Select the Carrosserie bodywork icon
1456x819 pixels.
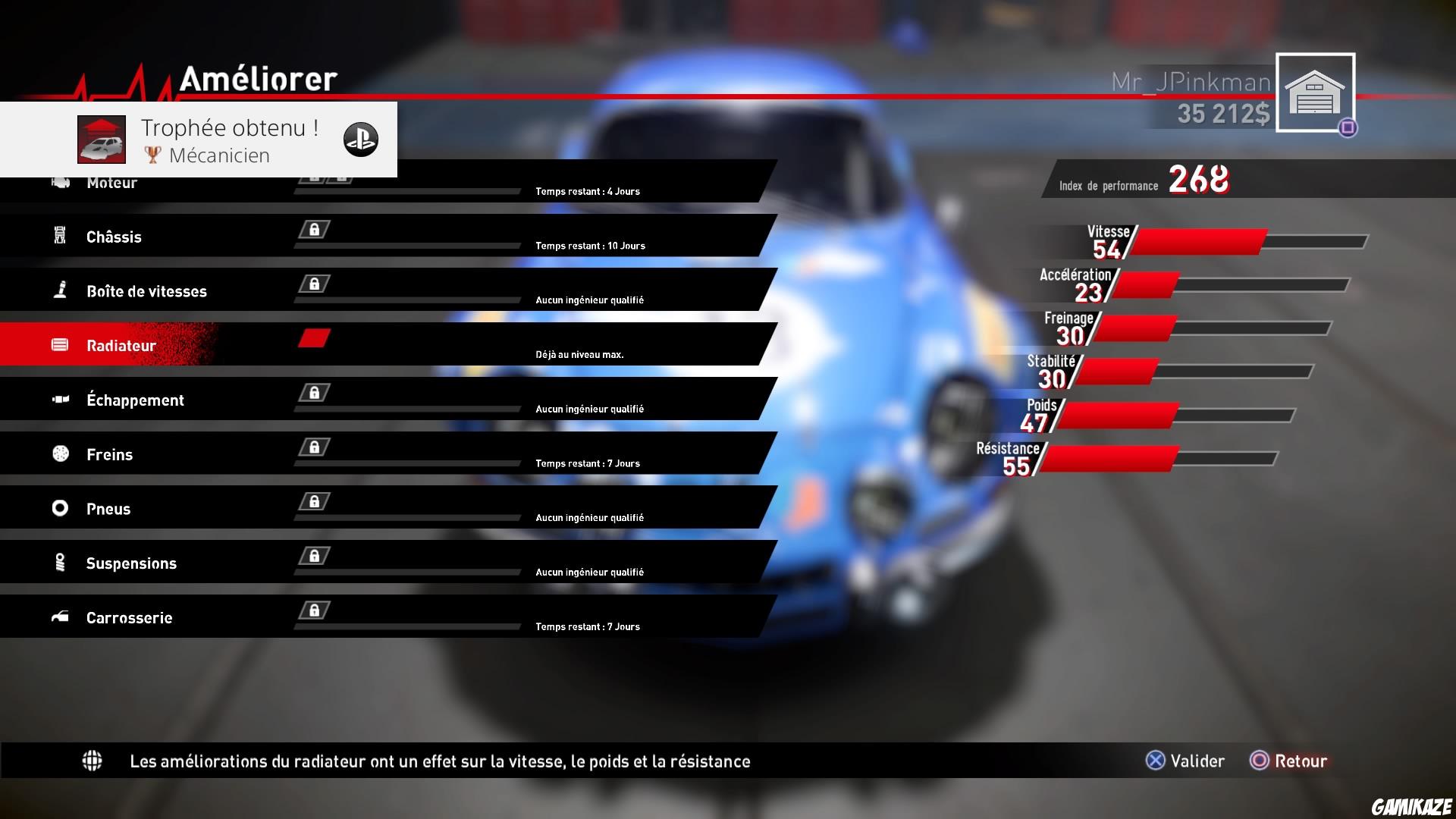59,617
